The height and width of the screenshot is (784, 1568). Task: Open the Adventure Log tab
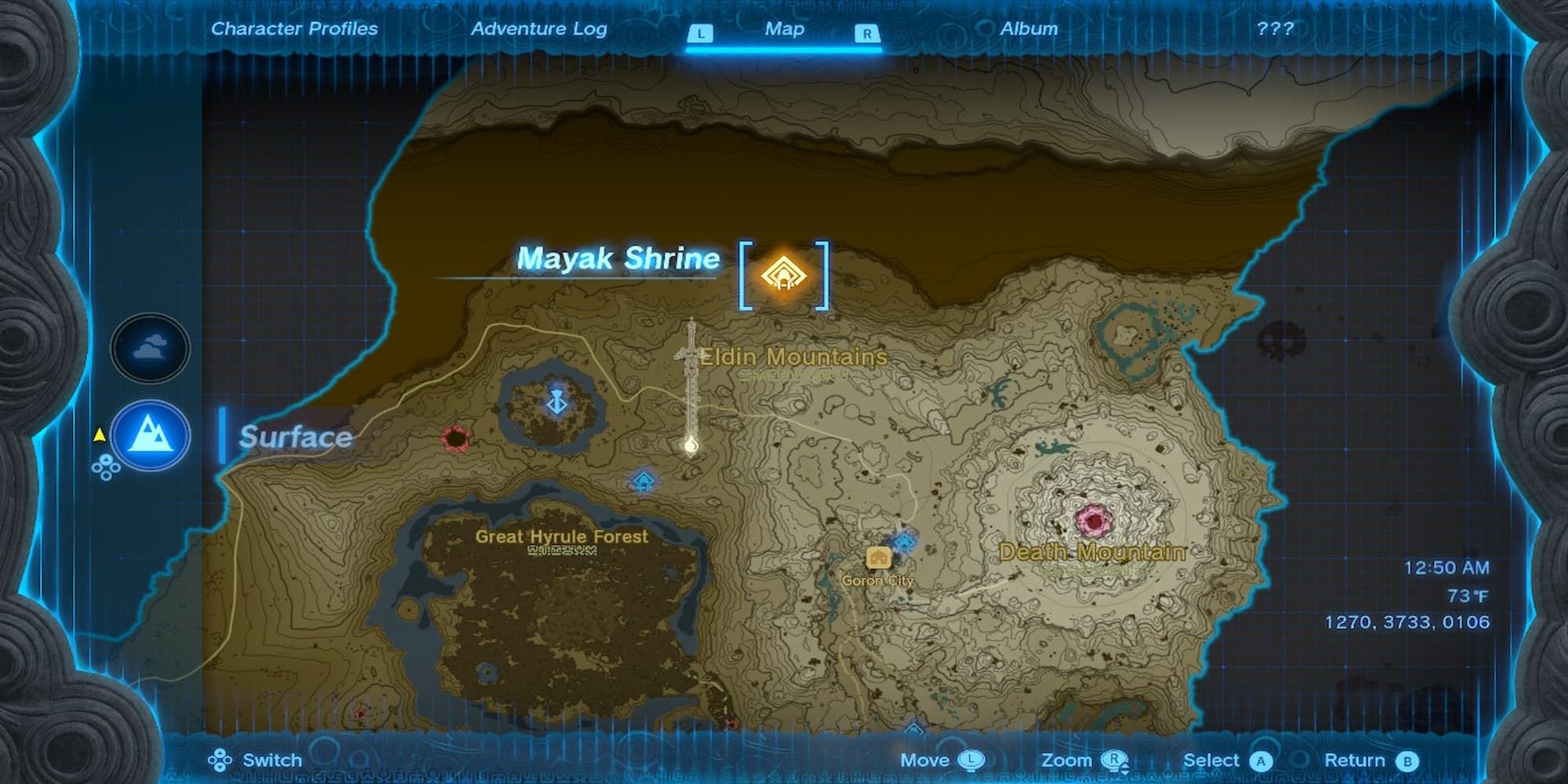(539, 28)
